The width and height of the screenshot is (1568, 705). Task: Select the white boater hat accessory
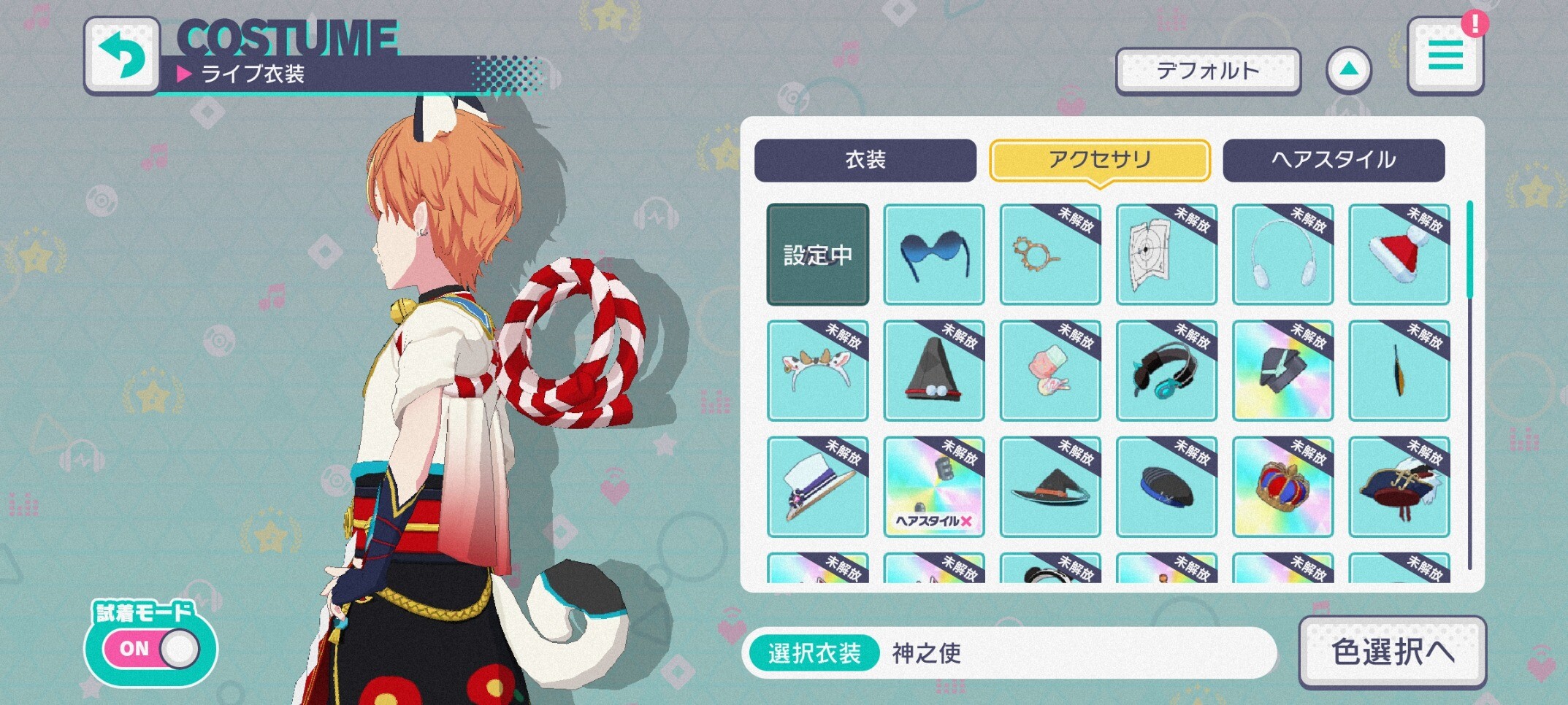[817, 487]
